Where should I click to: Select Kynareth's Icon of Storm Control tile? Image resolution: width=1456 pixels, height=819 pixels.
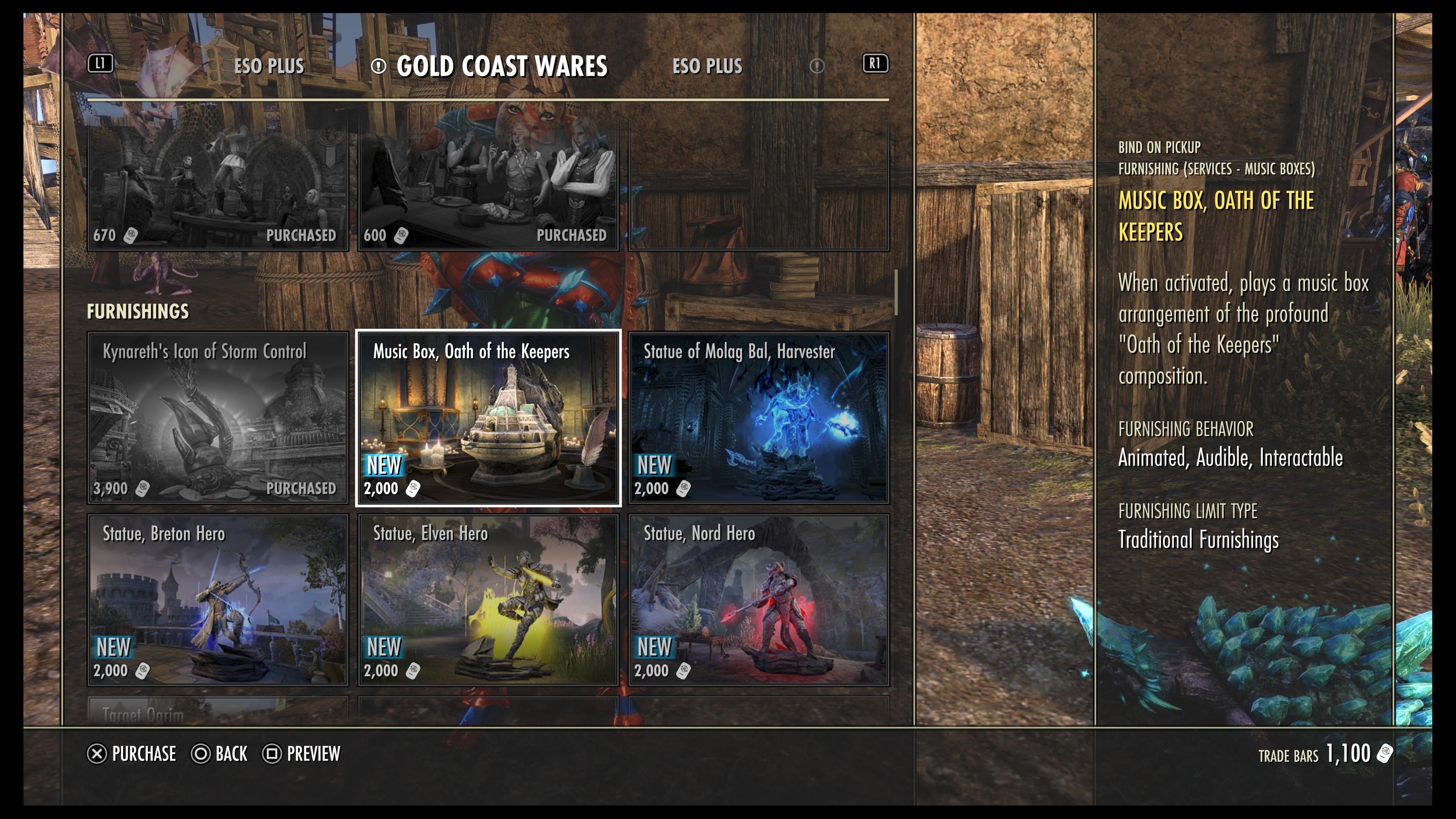(x=218, y=418)
